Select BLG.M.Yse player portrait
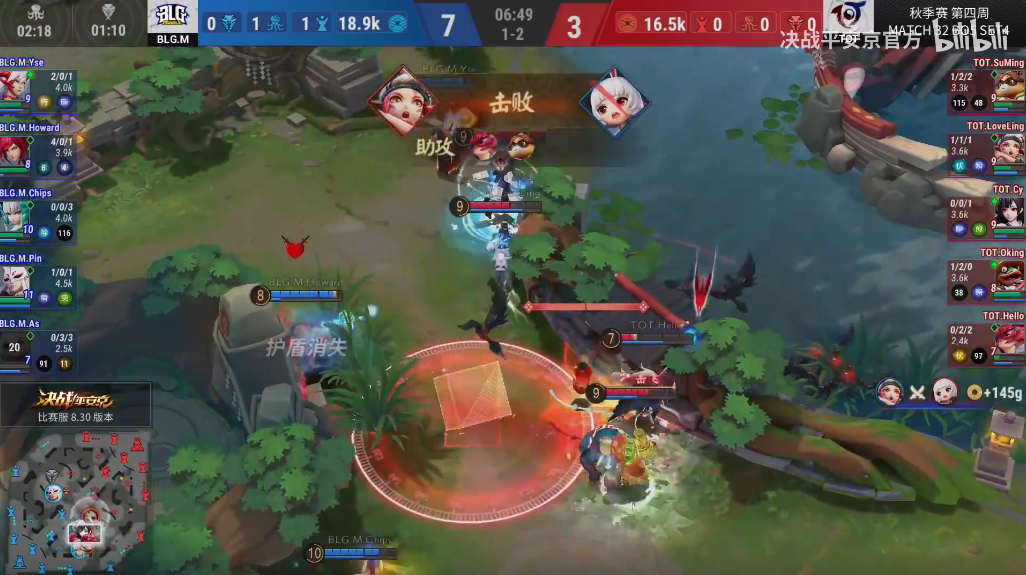 [13, 84]
